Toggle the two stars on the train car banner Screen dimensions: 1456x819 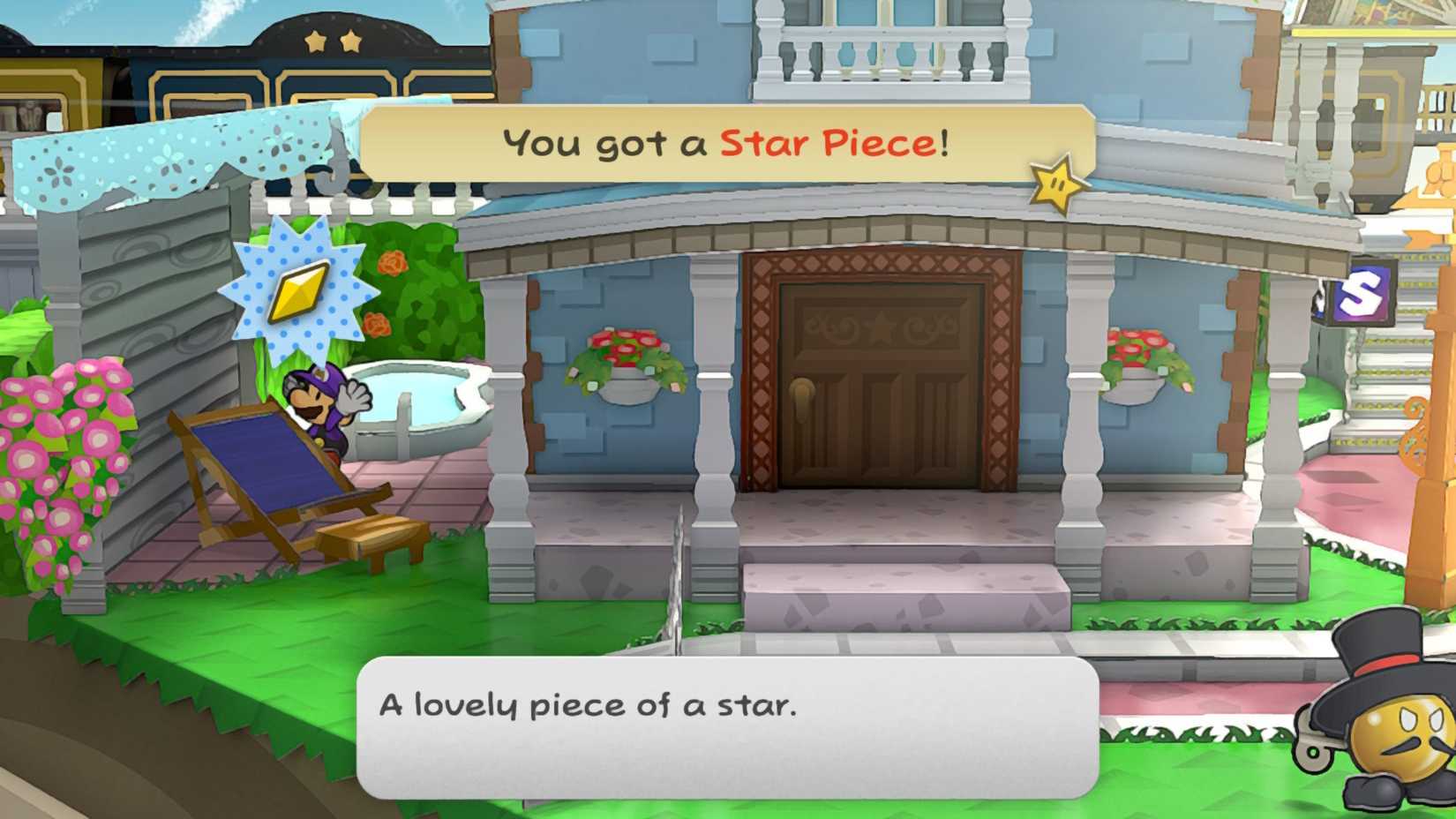click(333, 40)
